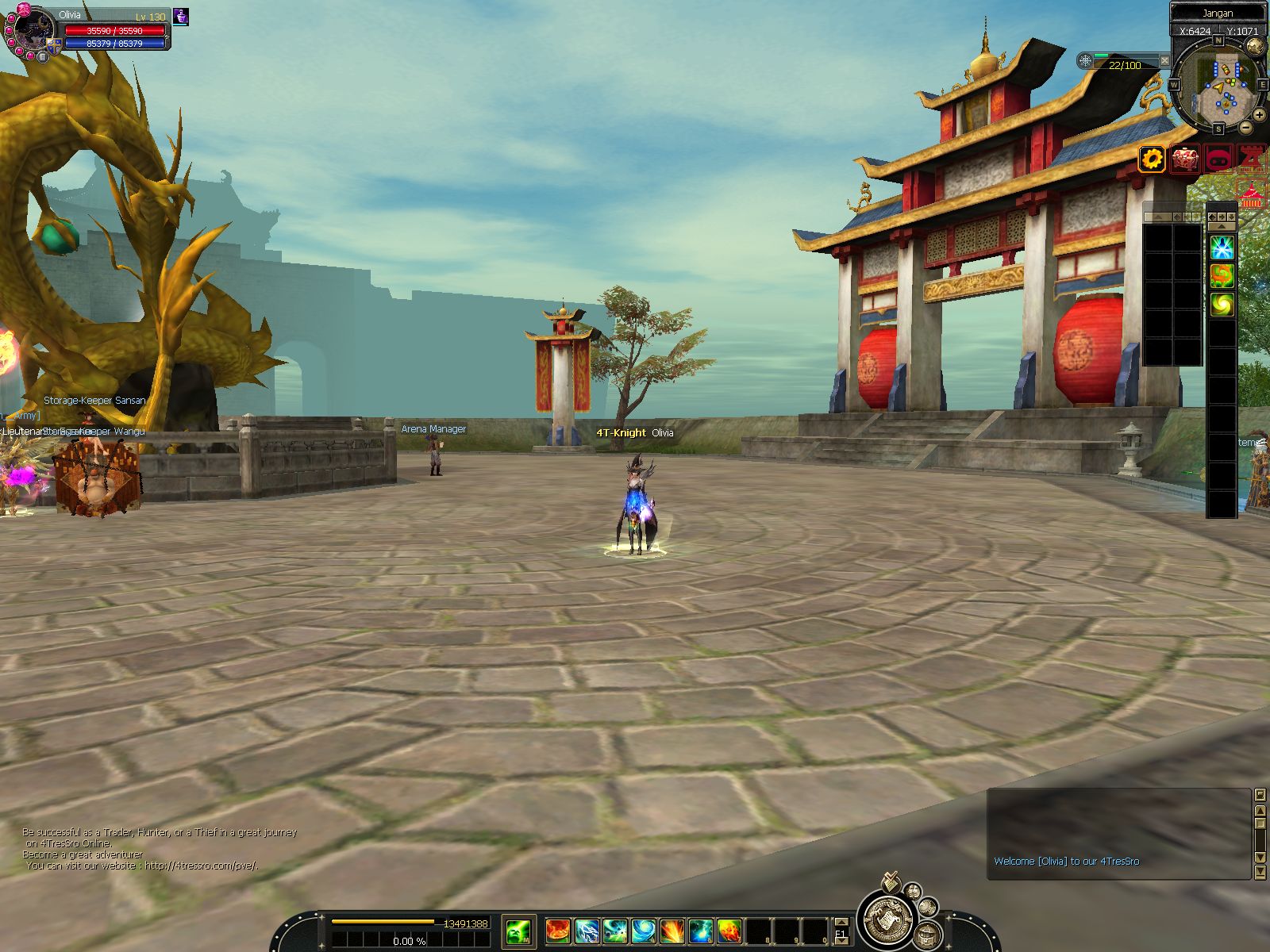Switch the hotbar page up from F1

pyautogui.click(x=841, y=923)
